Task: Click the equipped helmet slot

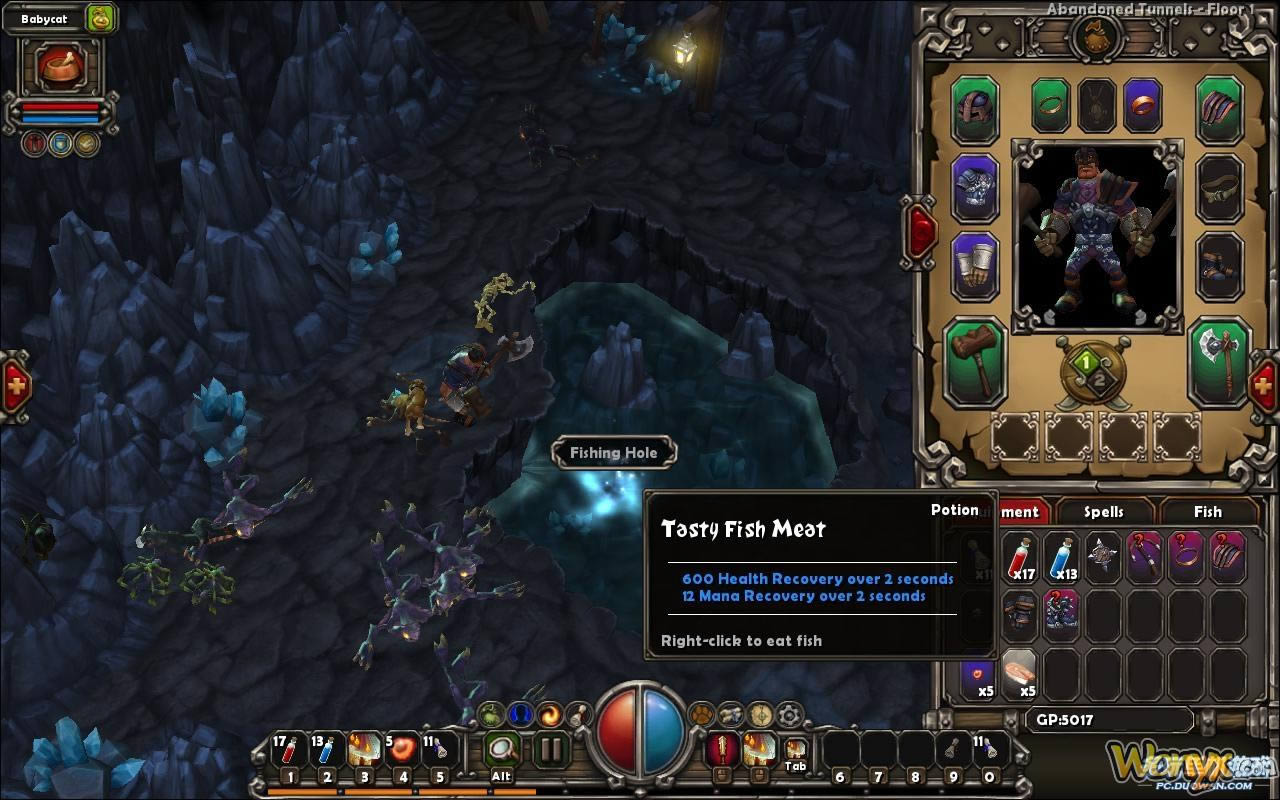Action: tap(974, 108)
